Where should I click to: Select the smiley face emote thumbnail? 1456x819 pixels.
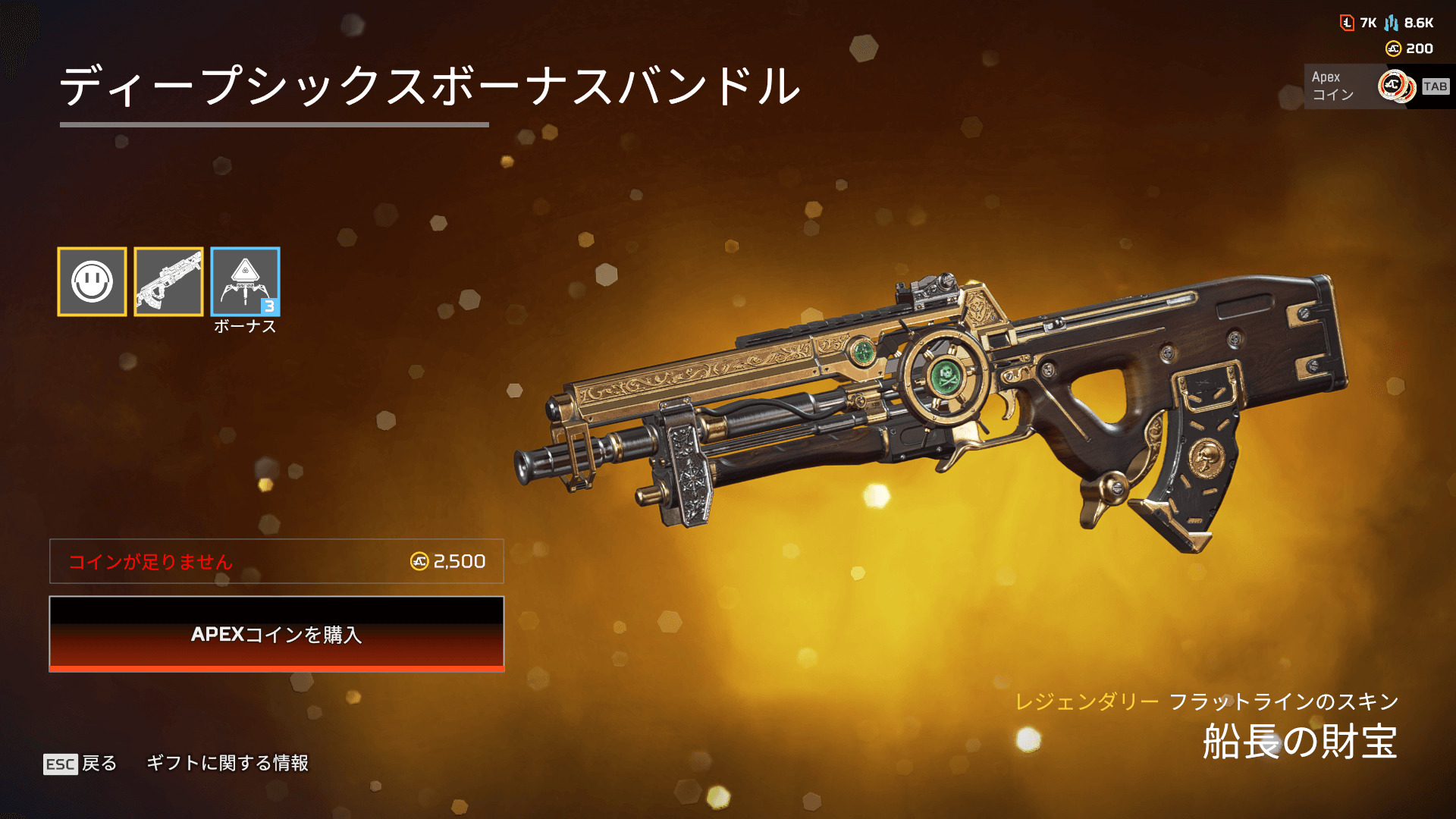click(92, 281)
